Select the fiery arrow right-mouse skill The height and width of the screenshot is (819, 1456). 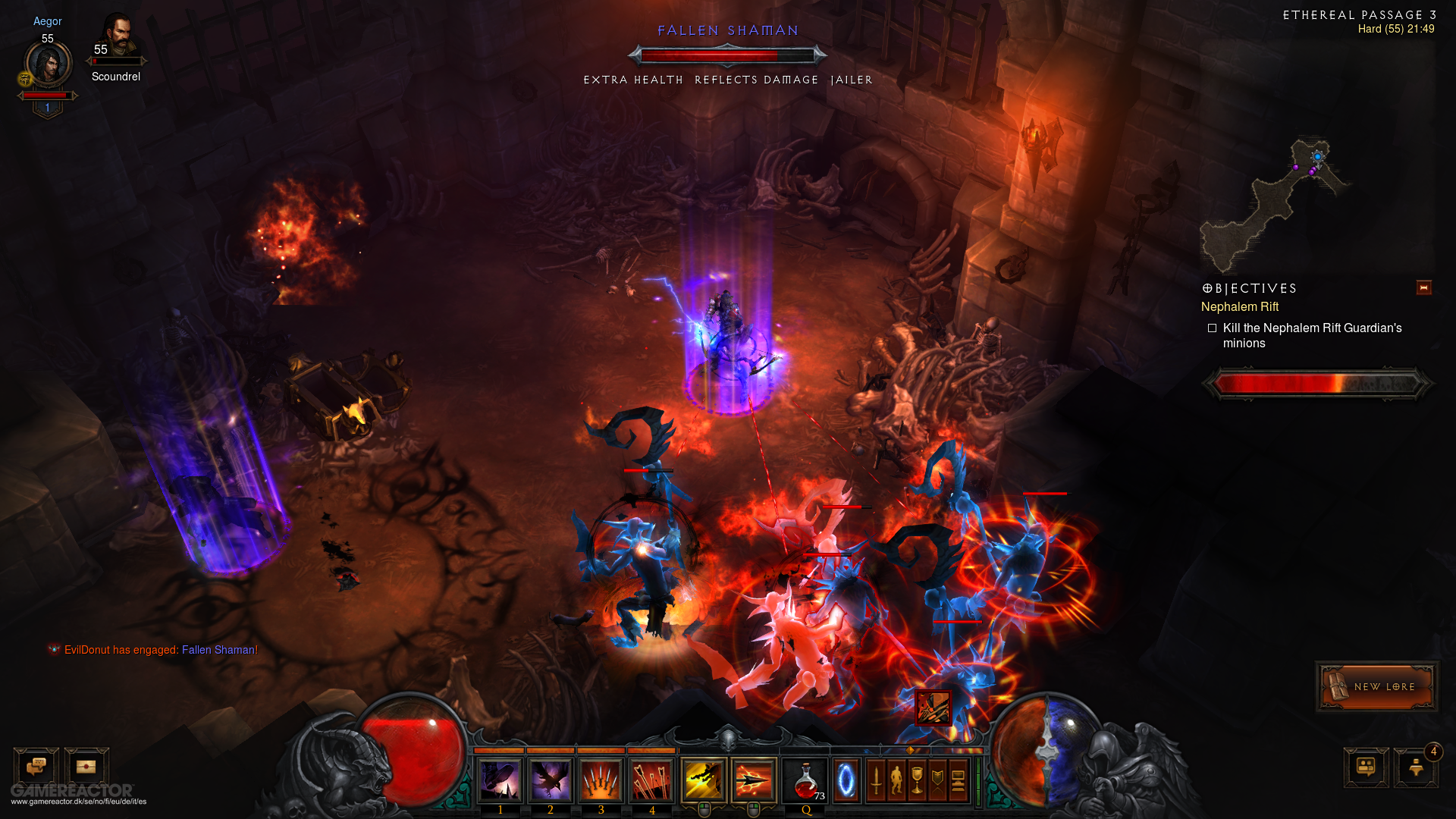(754, 780)
